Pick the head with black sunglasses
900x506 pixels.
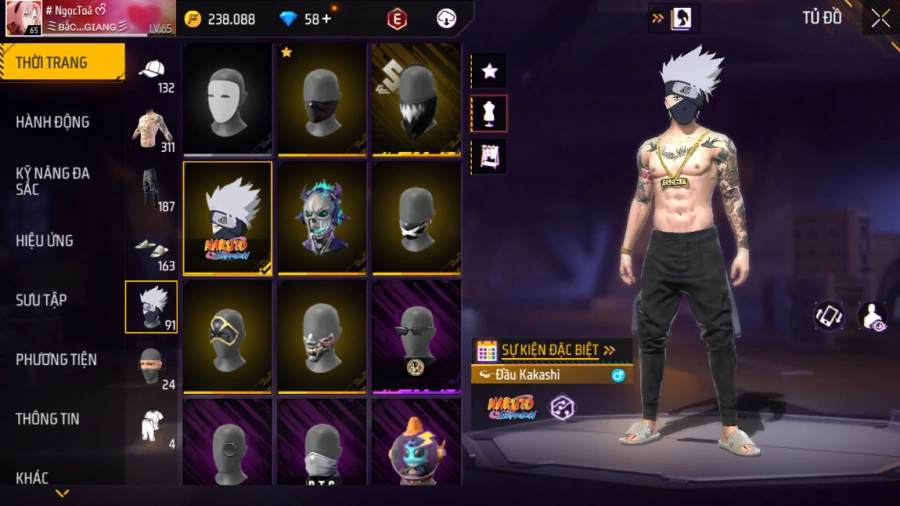pos(416,336)
